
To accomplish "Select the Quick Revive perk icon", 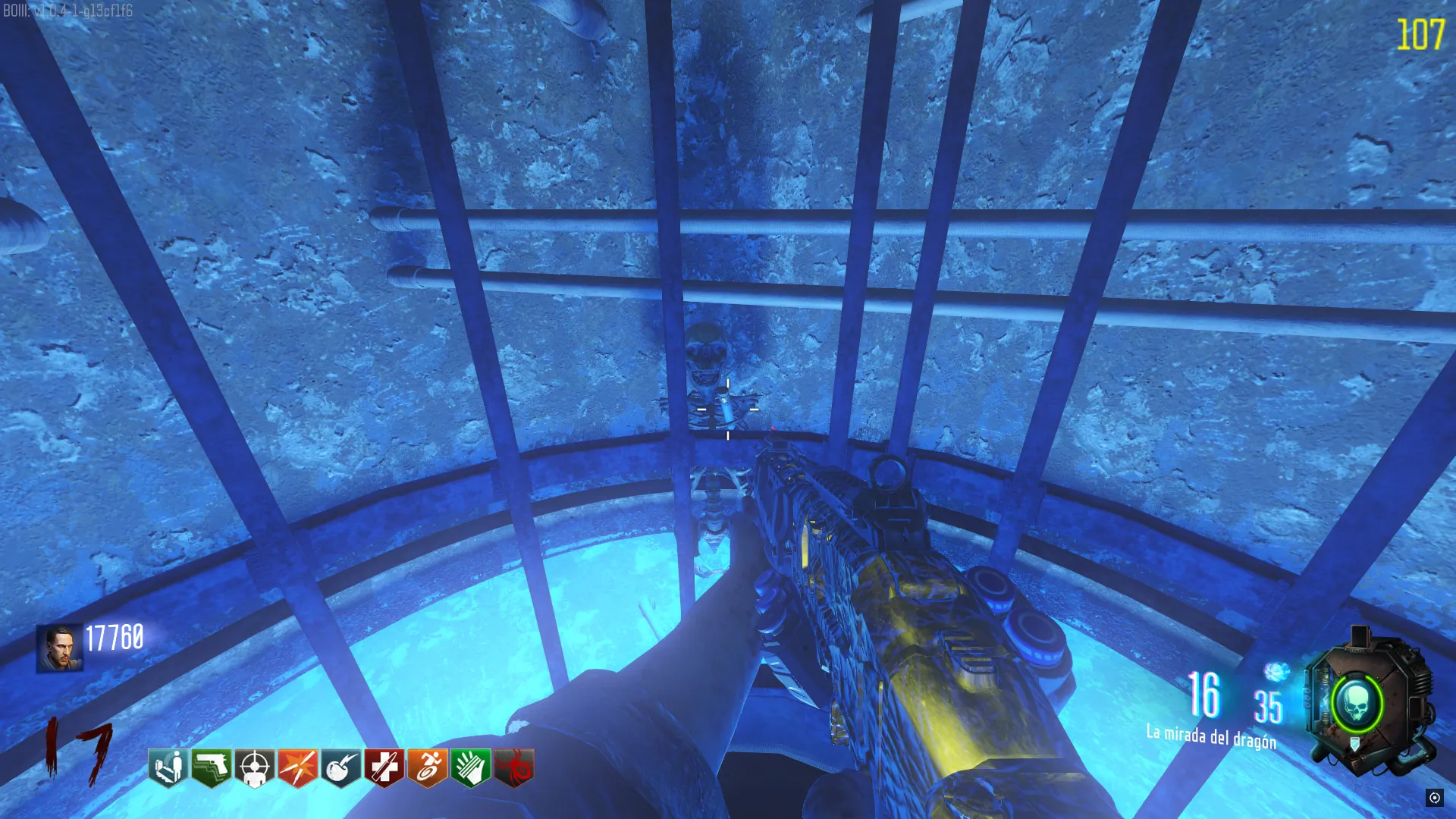I will point(168,767).
